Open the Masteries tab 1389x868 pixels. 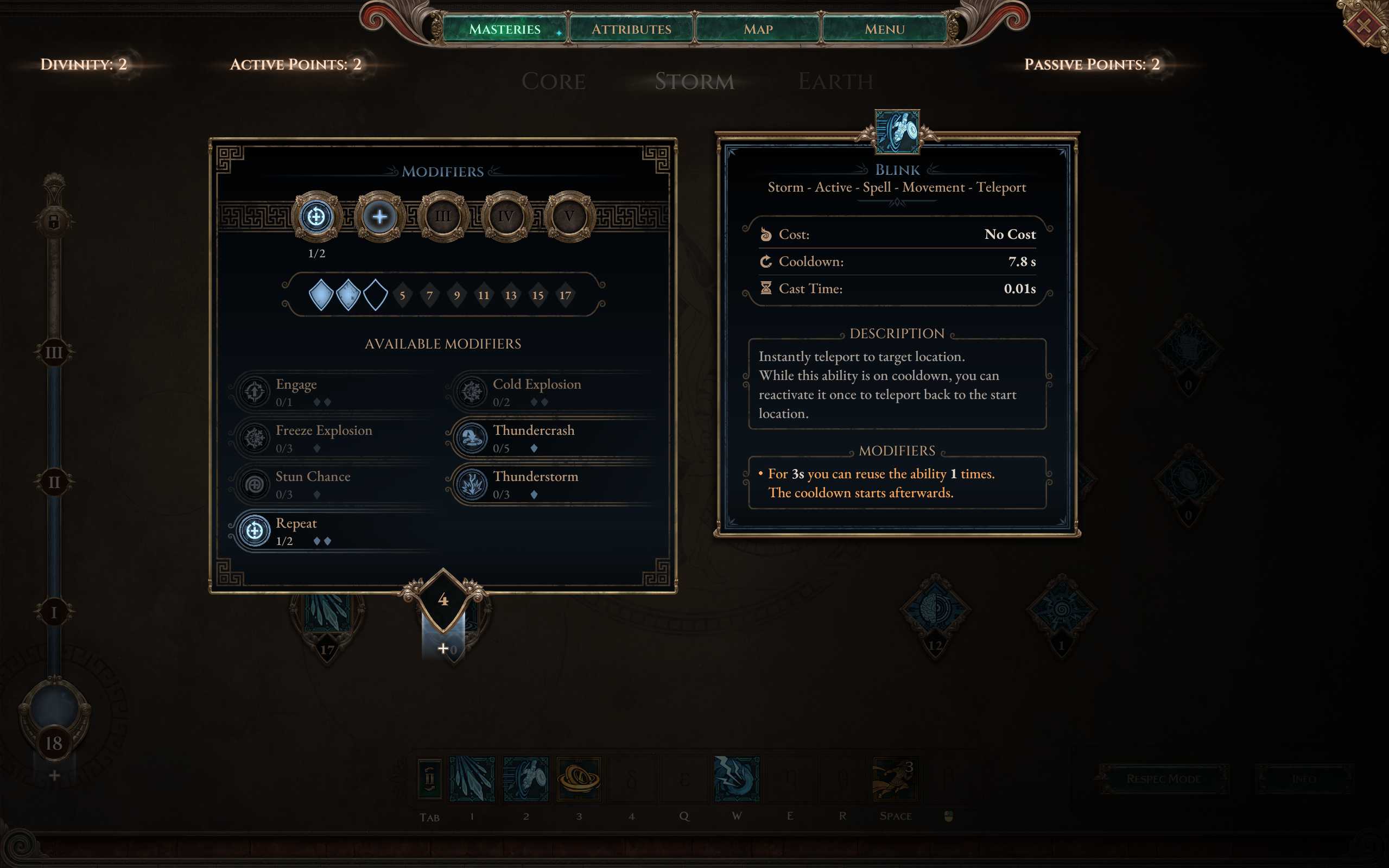[504, 29]
